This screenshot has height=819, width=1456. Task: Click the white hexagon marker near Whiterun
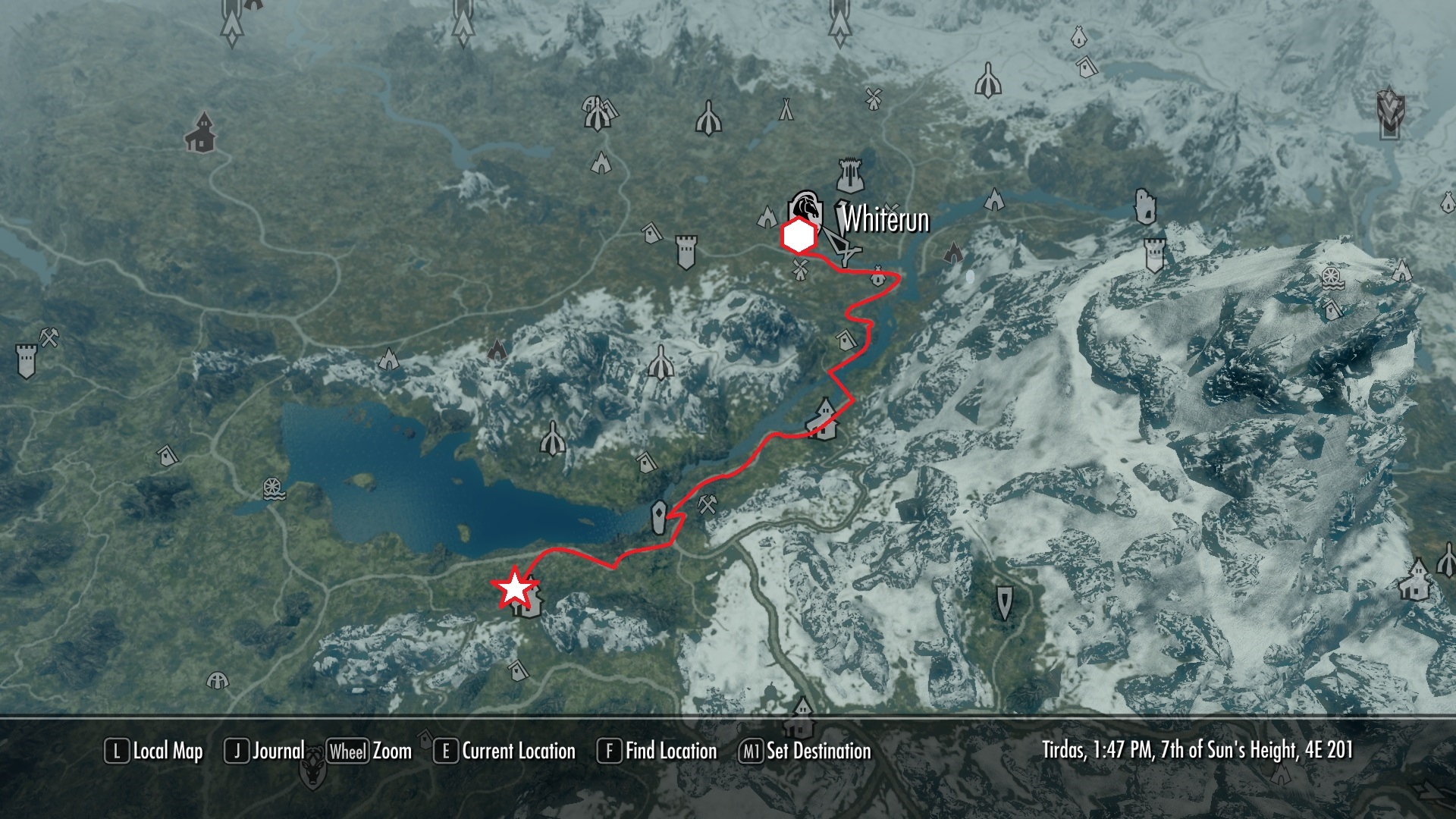(x=799, y=237)
